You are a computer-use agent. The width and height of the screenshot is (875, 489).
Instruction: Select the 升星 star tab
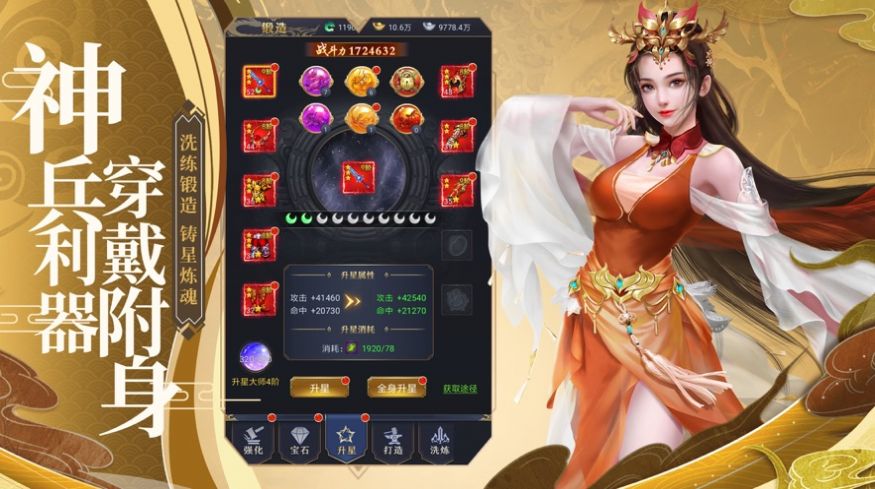[346, 442]
